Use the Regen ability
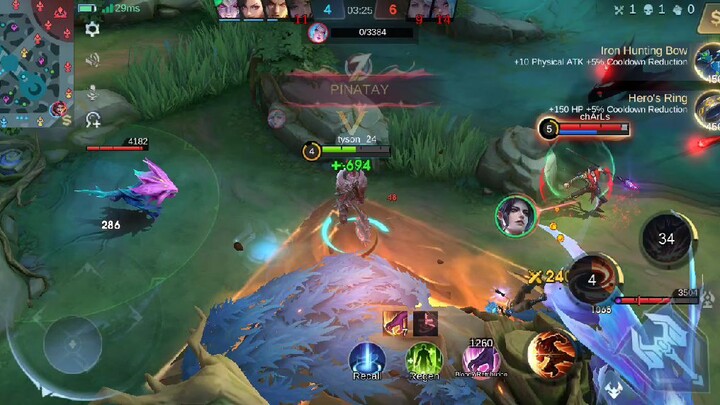The image size is (720, 405). (424, 360)
